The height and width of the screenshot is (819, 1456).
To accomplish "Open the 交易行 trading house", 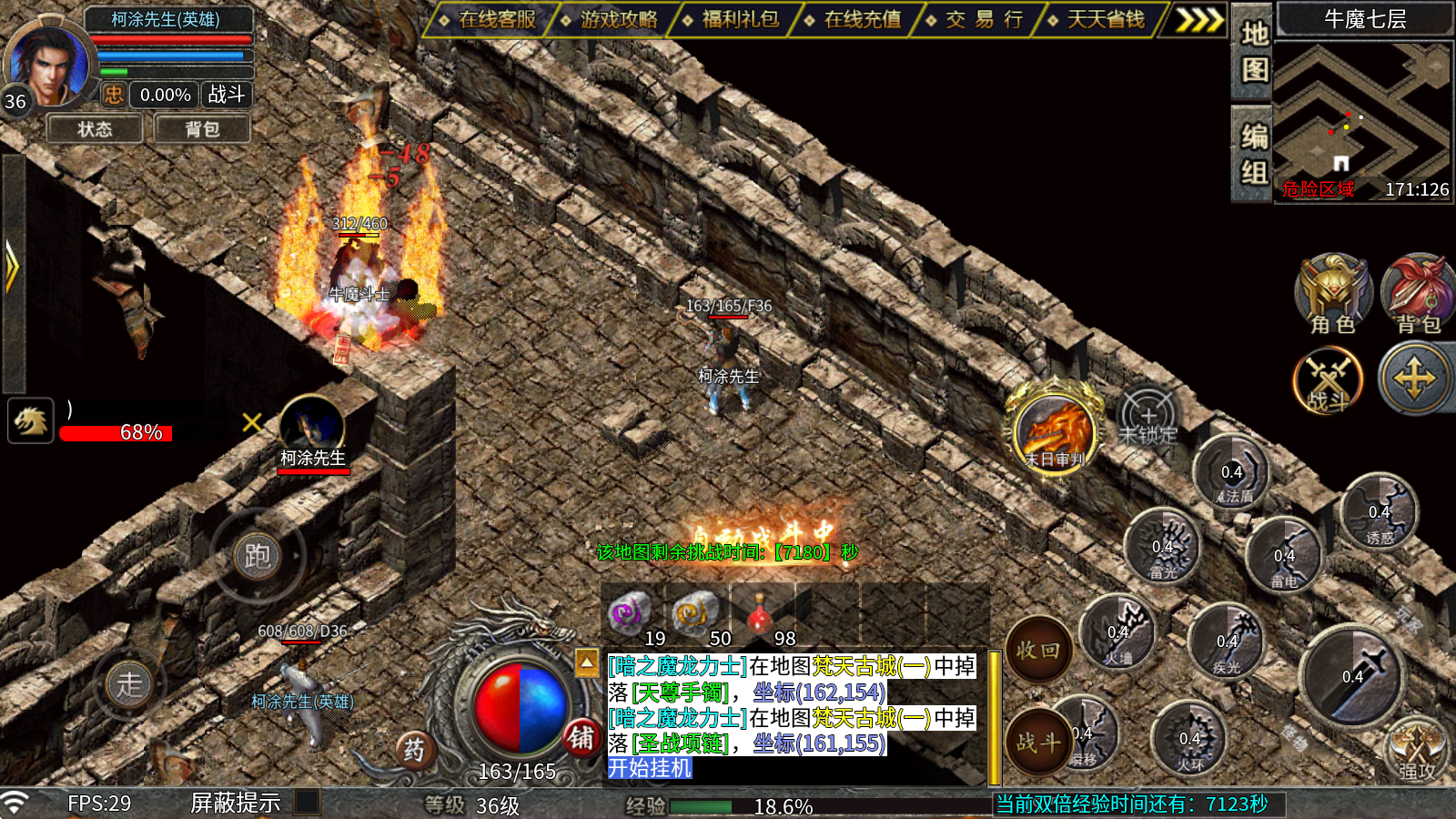I will [976, 19].
